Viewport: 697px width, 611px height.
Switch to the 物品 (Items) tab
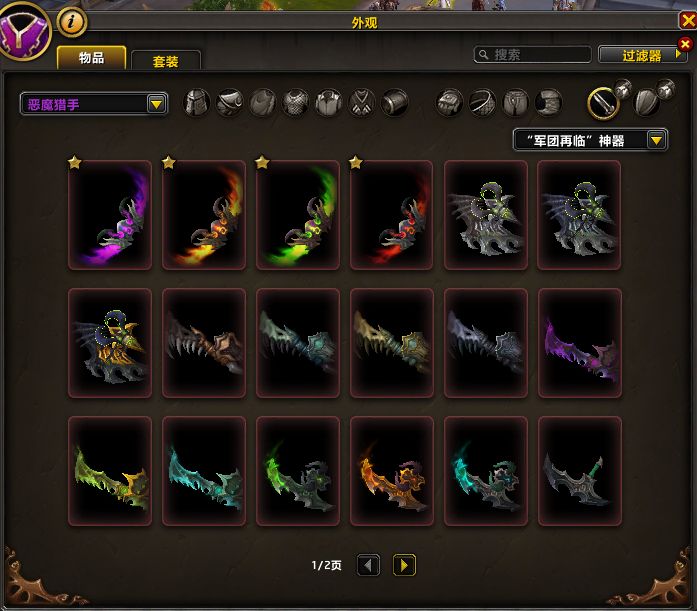click(91, 58)
